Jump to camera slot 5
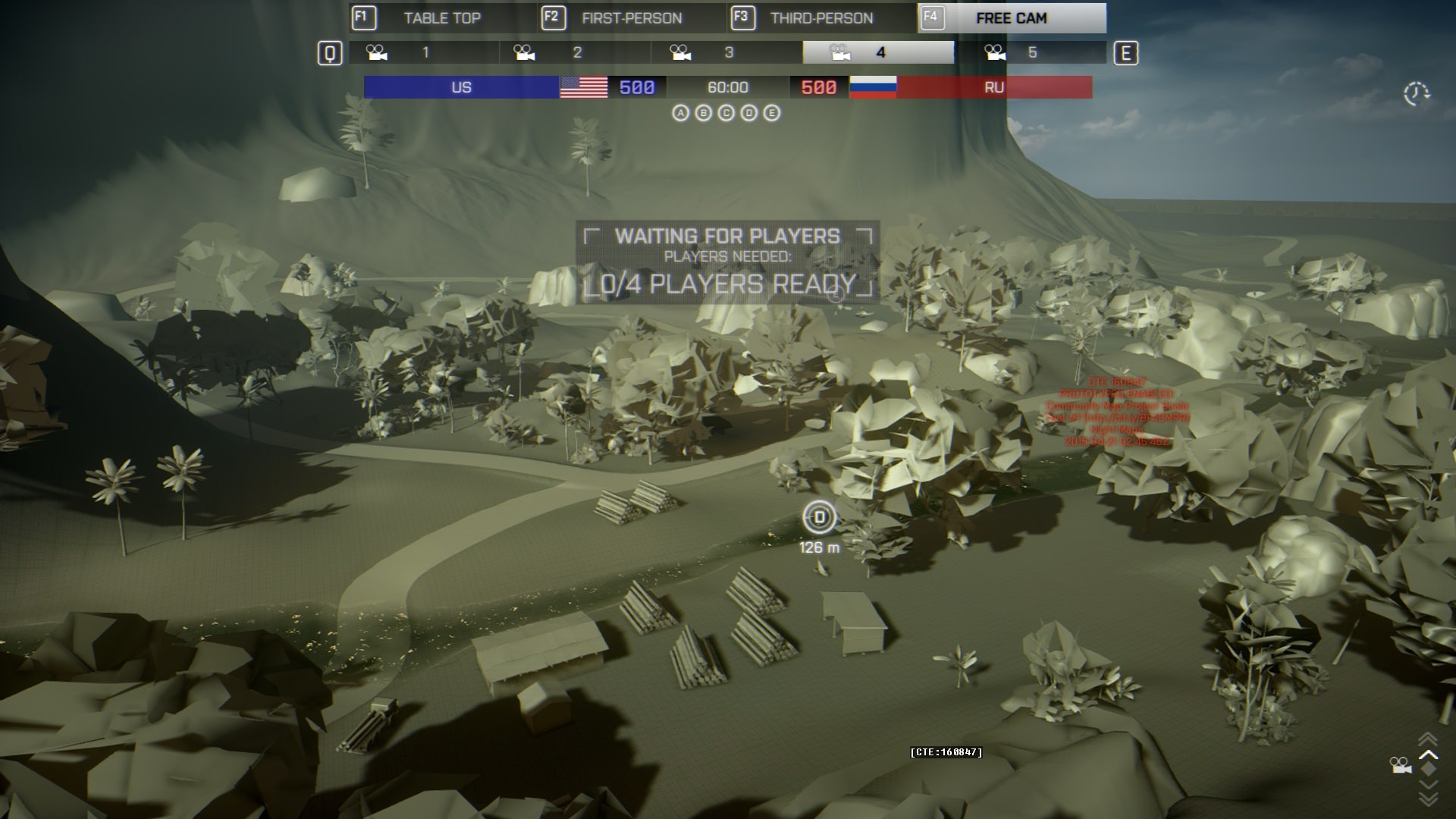This screenshot has width=1456, height=819. pos(1031,52)
